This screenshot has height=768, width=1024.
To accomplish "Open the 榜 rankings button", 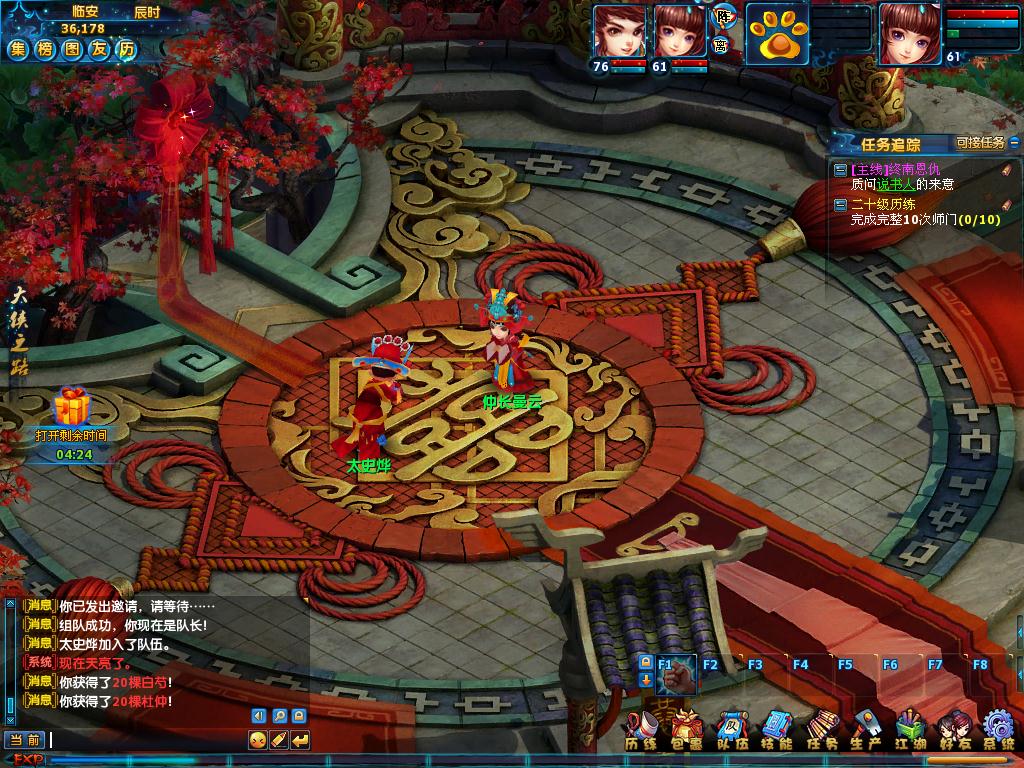I will tap(45, 50).
